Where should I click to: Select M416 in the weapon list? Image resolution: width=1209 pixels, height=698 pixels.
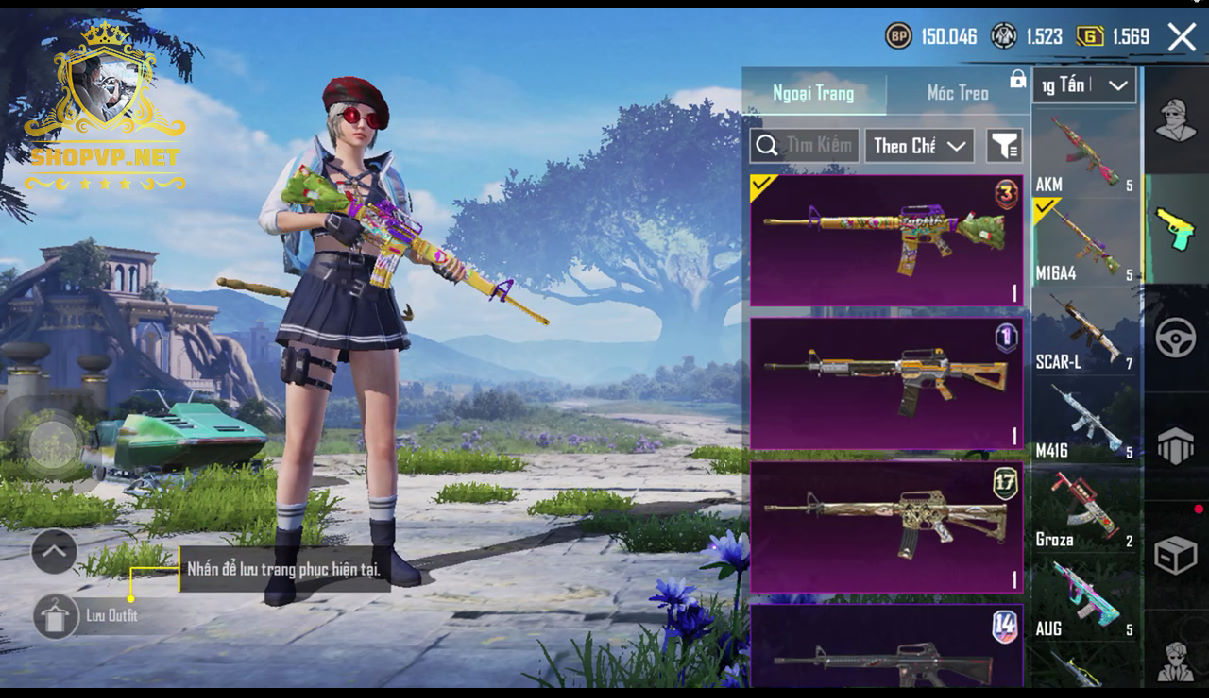[x=1085, y=421]
